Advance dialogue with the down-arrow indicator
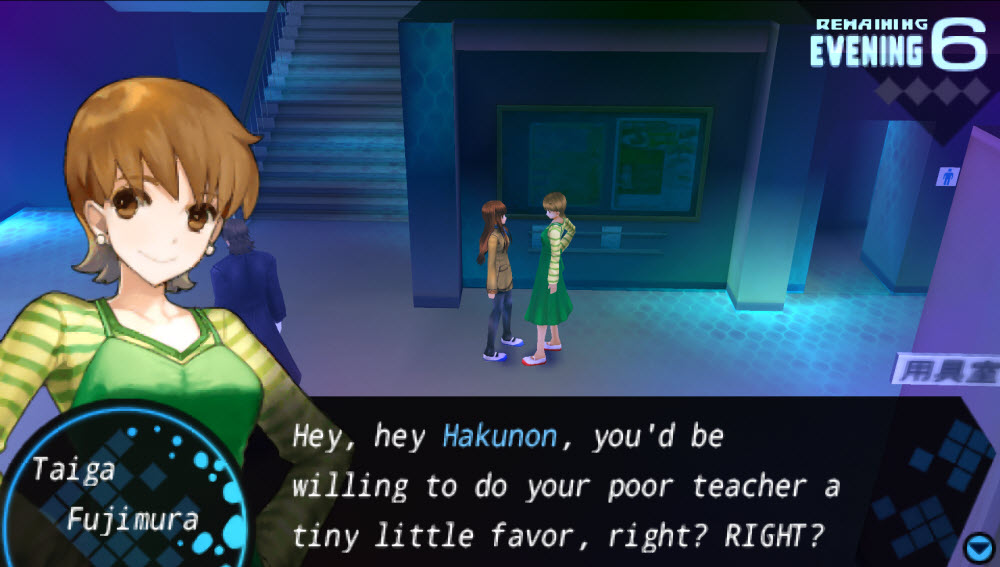This screenshot has height=567, width=1000. point(977,548)
